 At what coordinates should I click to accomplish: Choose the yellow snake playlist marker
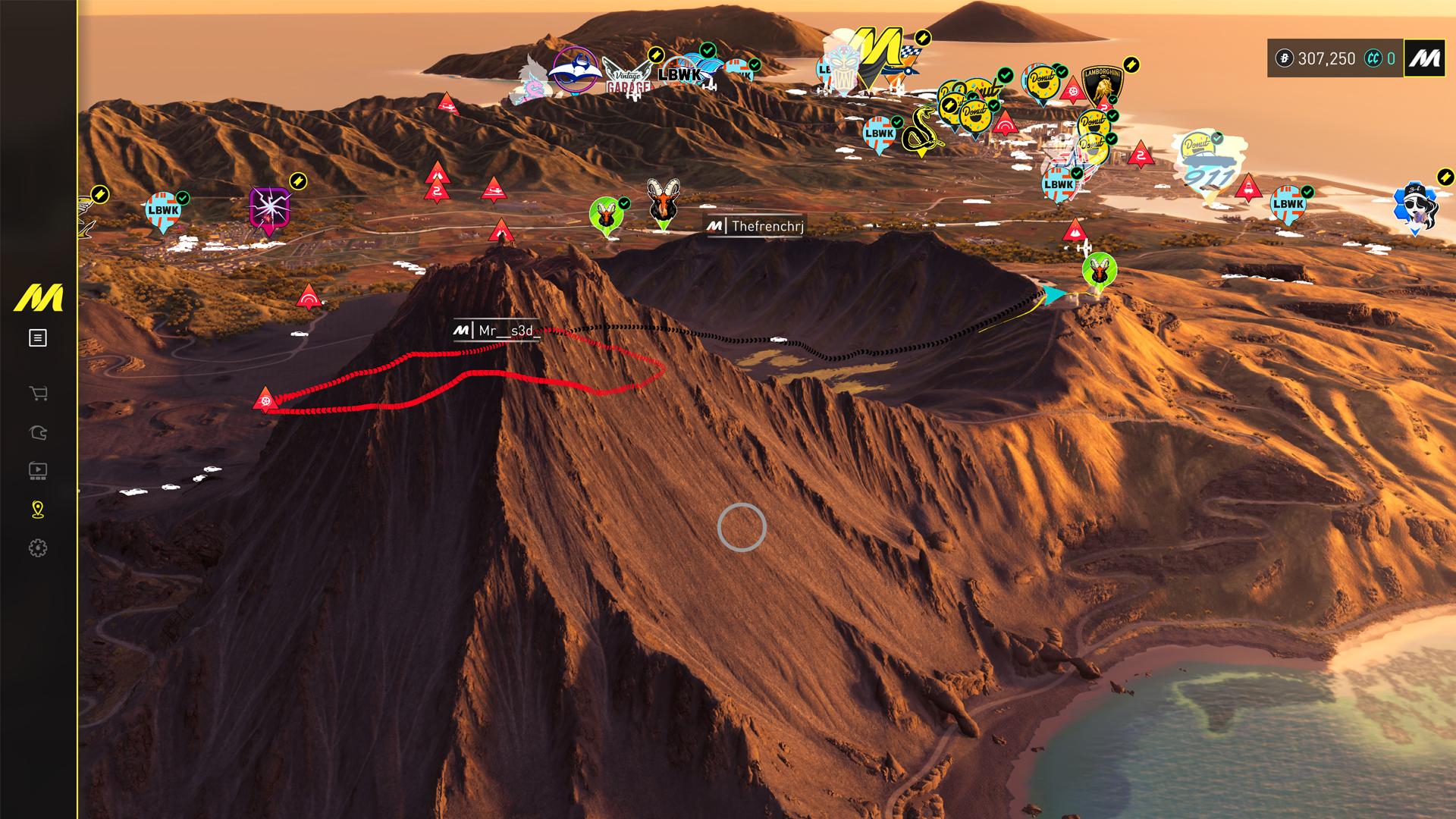(920, 133)
